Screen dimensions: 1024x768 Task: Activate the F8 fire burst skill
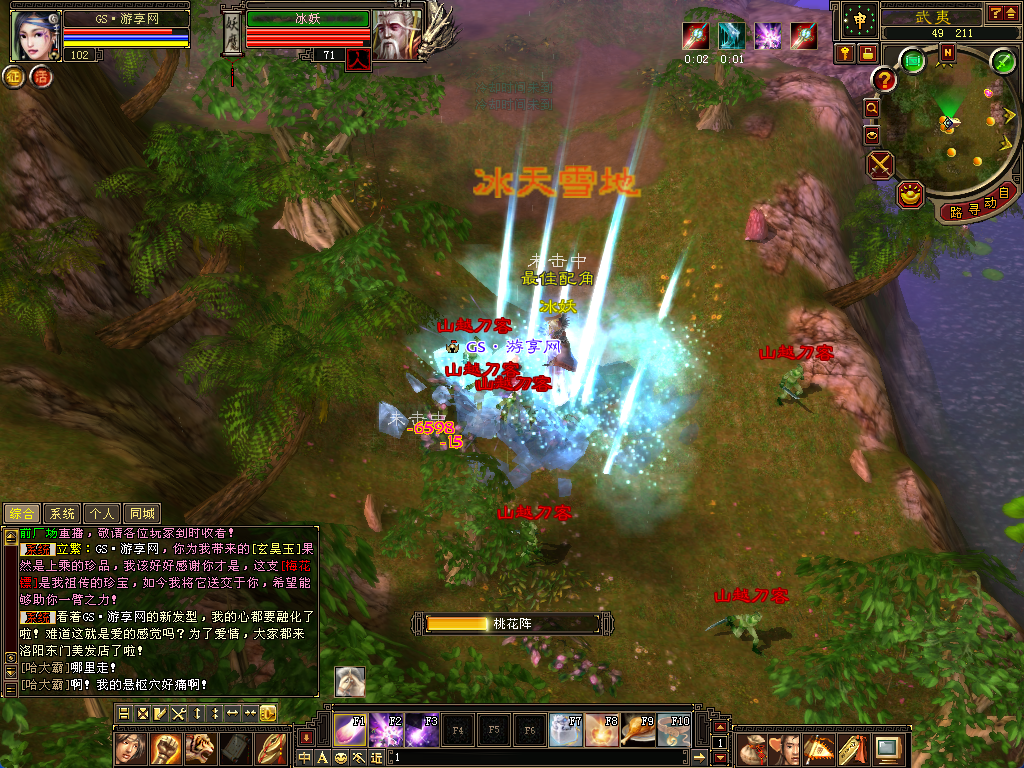click(x=602, y=731)
